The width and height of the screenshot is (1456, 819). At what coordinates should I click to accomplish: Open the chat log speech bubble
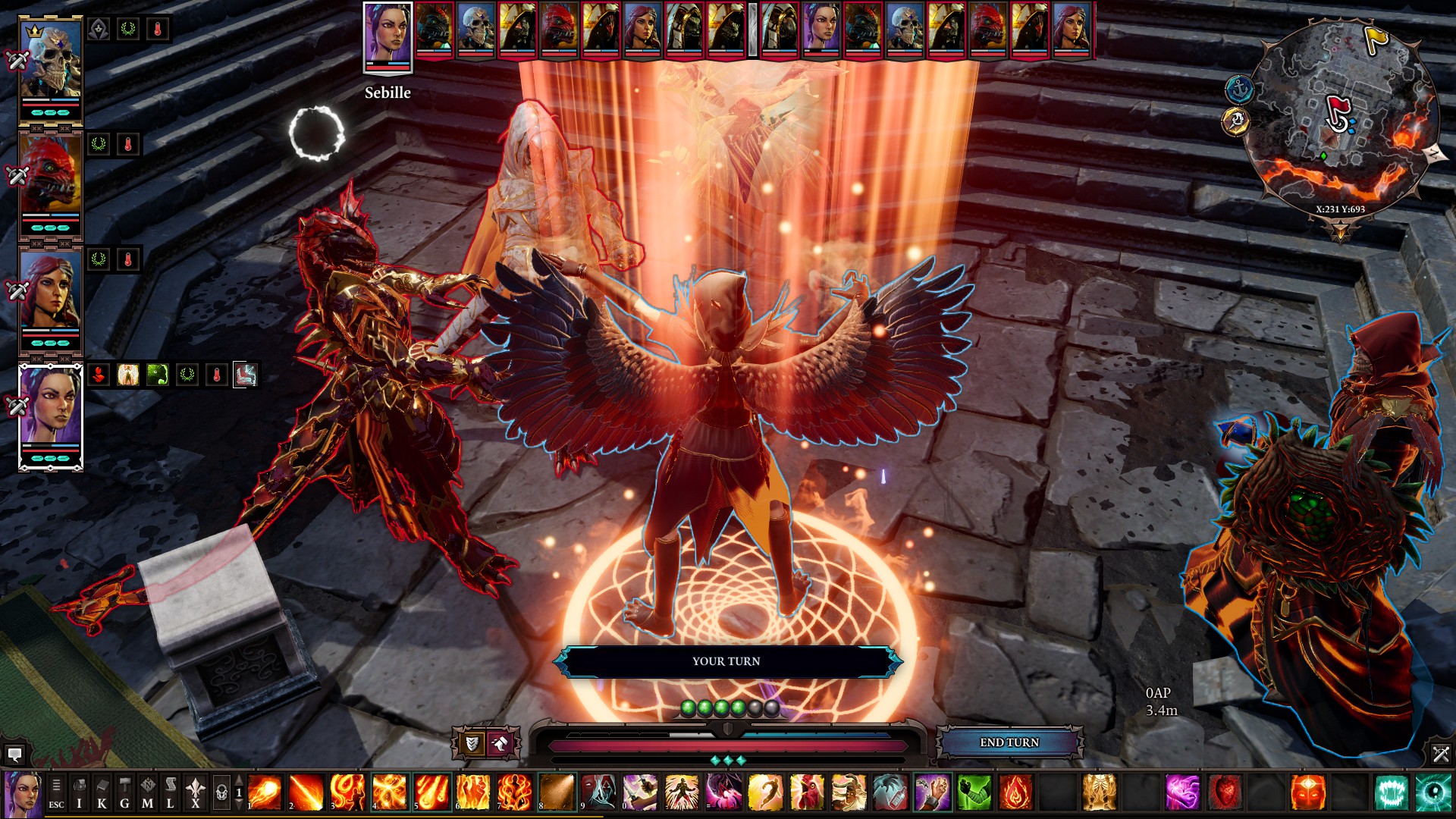tap(14, 755)
